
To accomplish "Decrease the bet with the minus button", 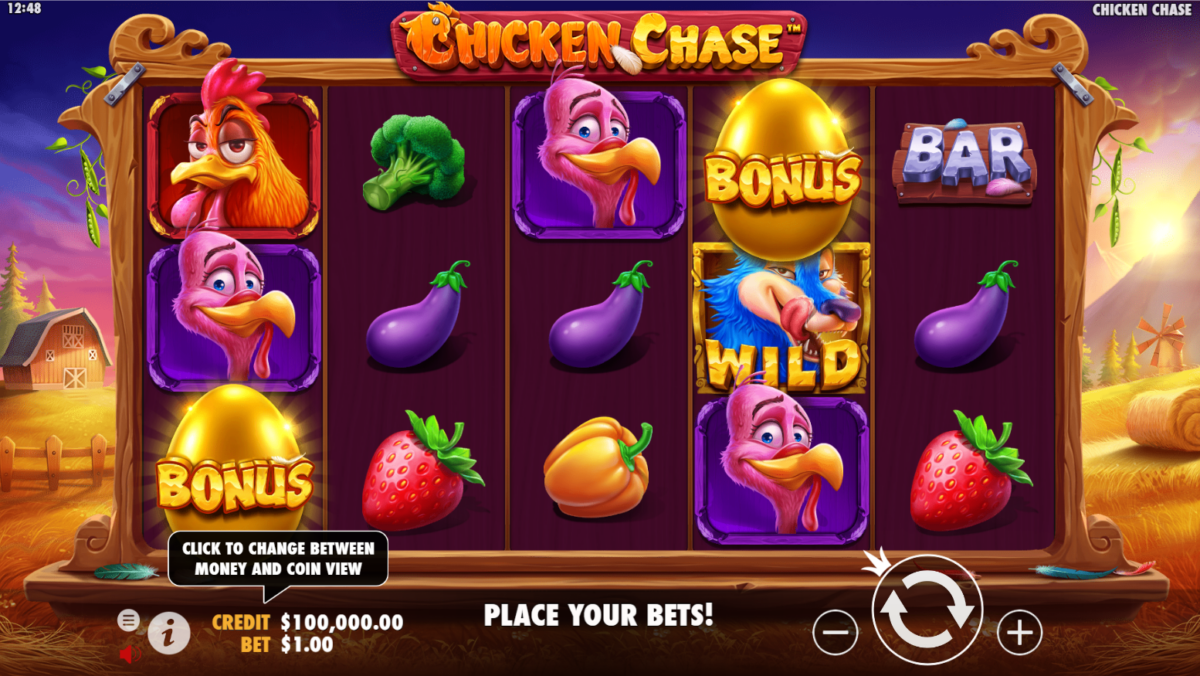I will pos(835,632).
